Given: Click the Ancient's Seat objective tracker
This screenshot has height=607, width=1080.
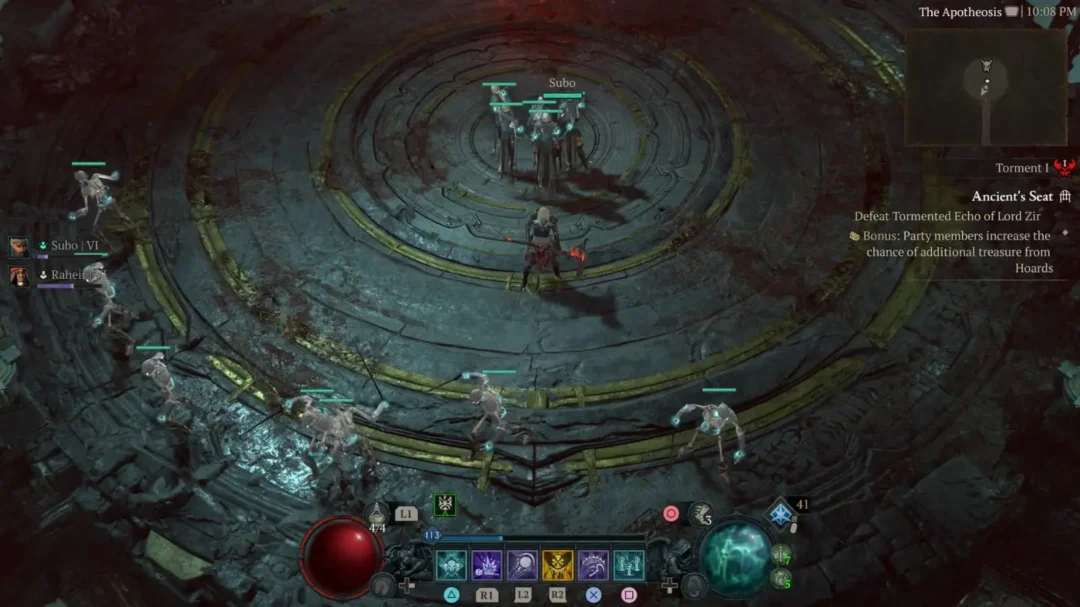Looking at the screenshot, I should (1012, 197).
